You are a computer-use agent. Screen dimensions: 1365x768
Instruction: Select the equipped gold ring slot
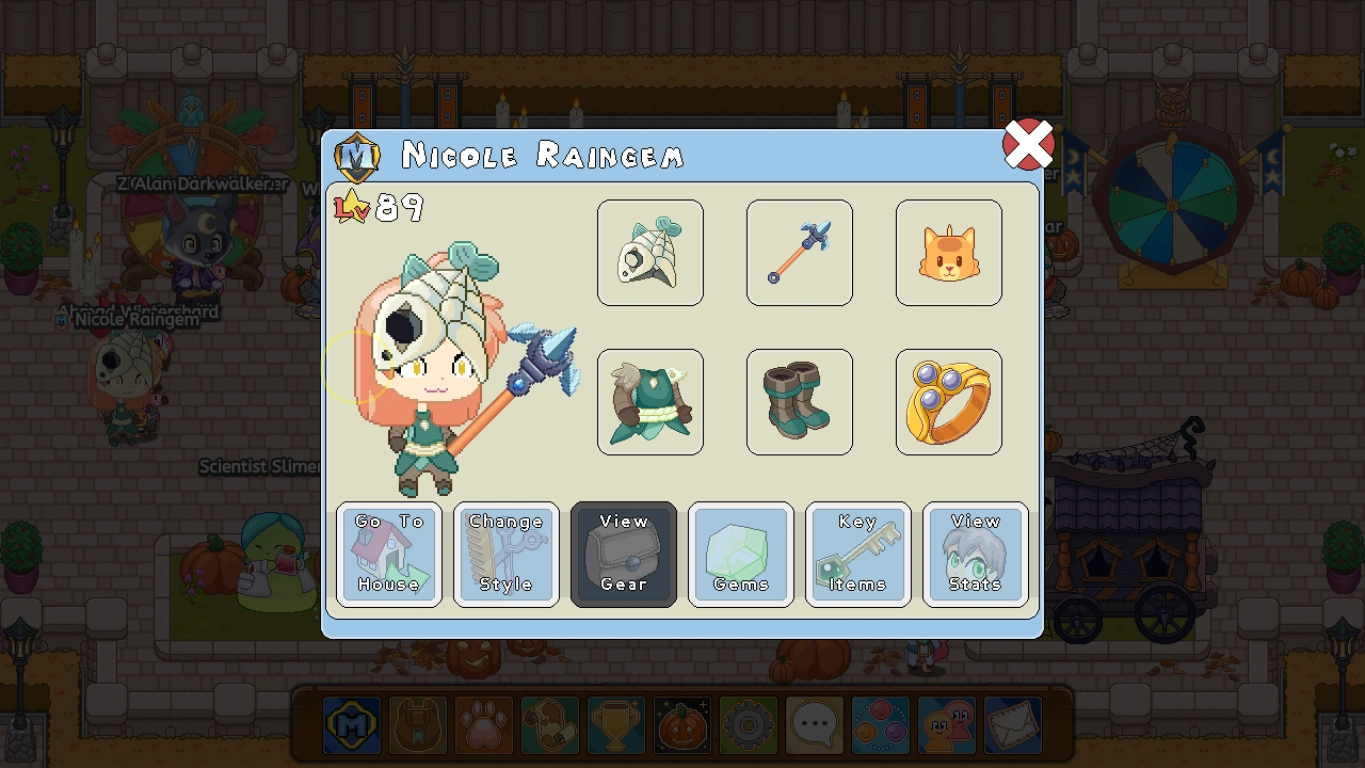948,402
